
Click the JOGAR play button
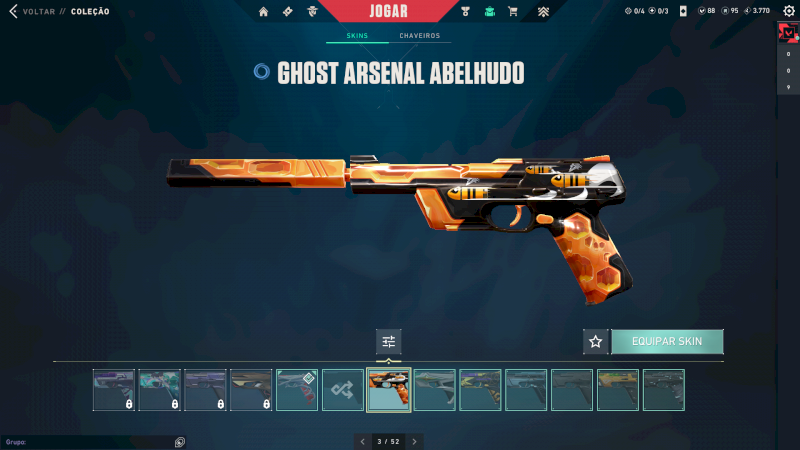click(388, 11)
